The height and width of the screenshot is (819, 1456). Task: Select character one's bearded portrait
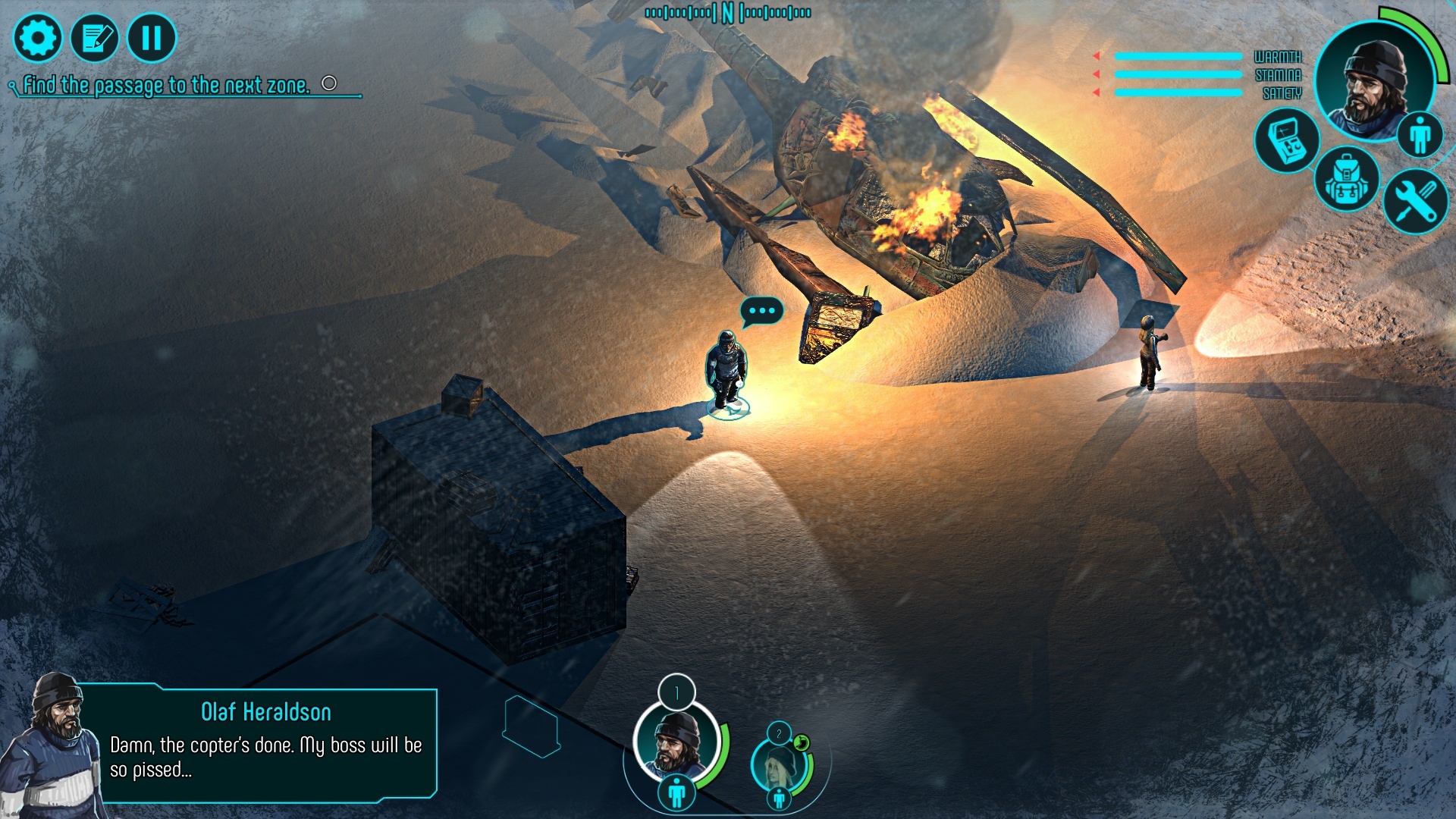[x=676, y=742]
